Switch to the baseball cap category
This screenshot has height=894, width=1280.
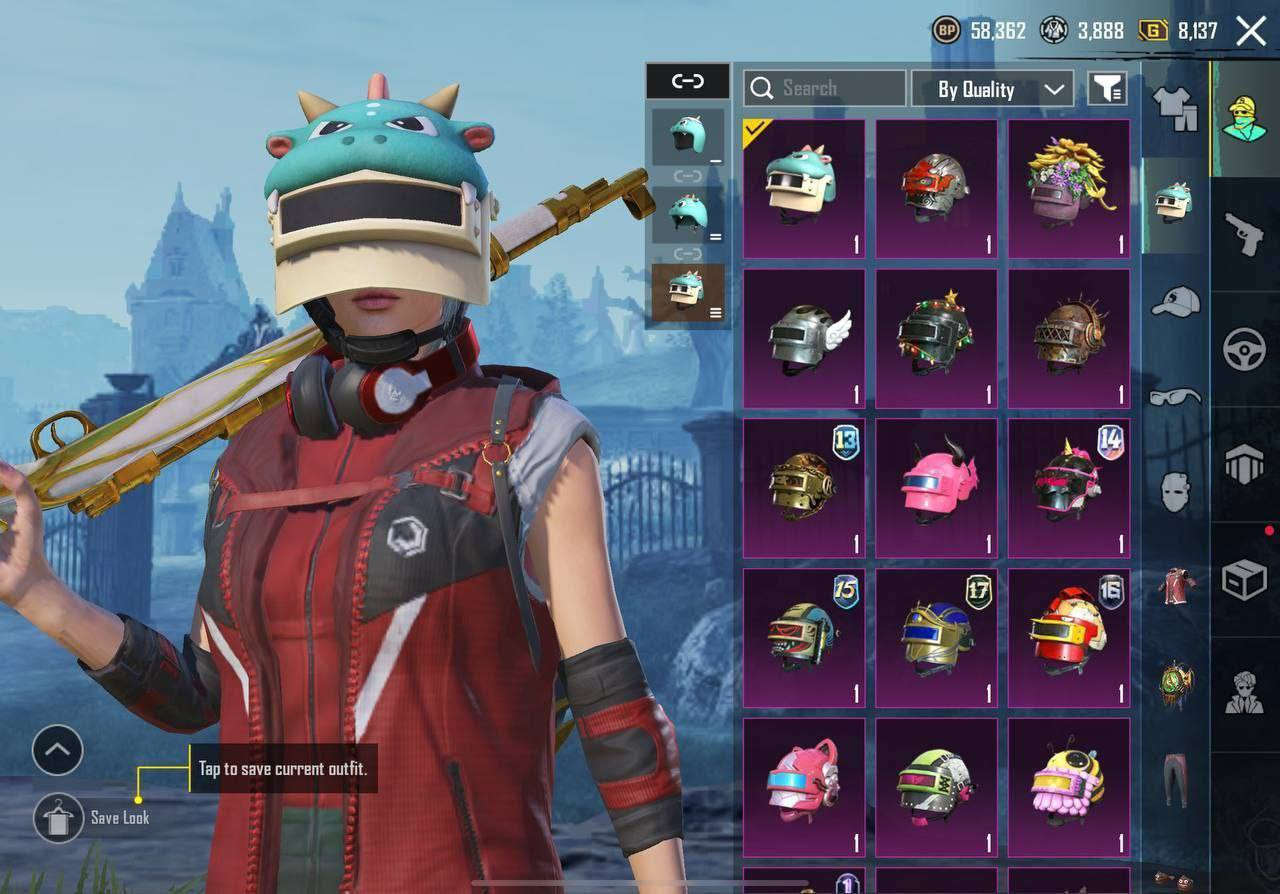1176,302
